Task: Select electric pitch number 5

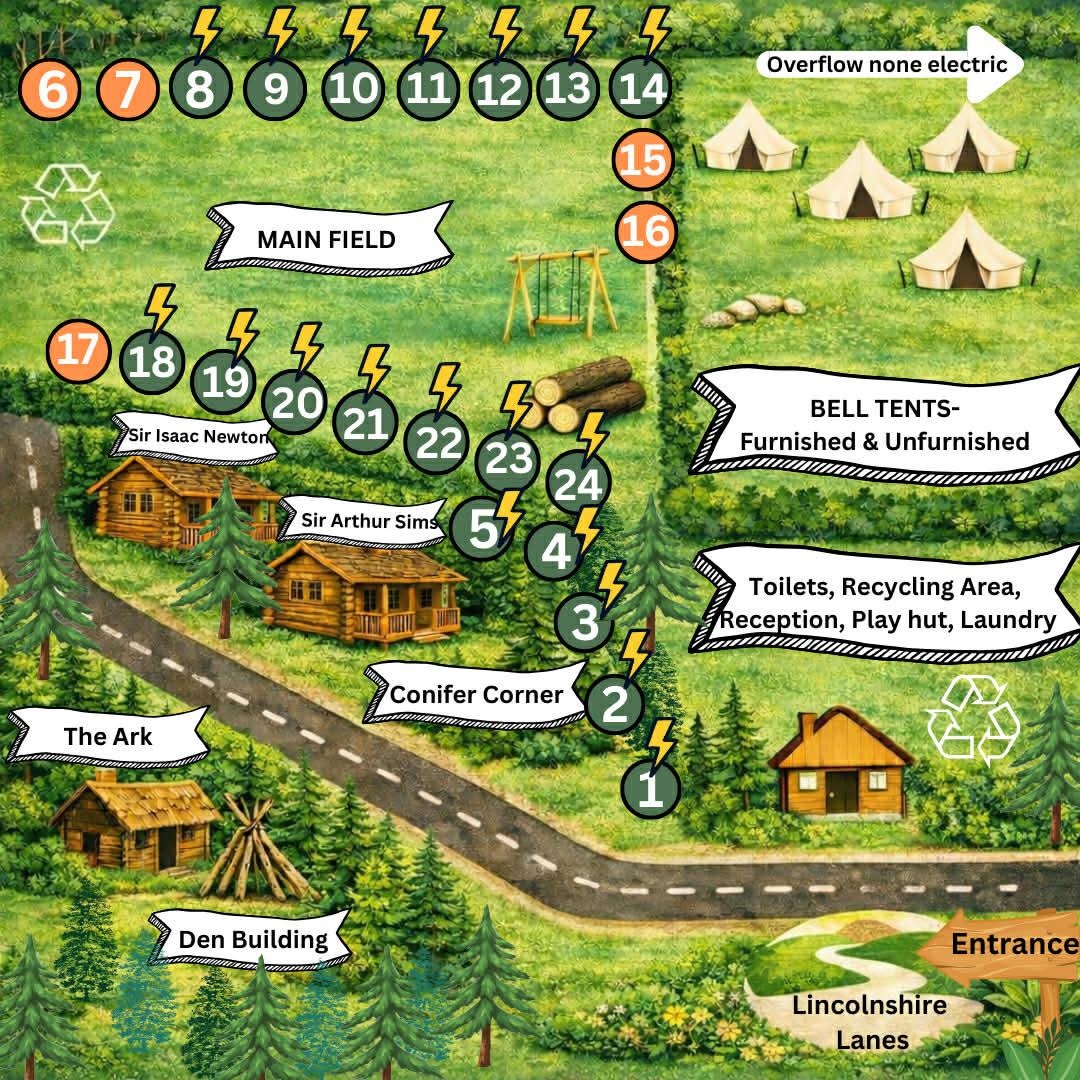Action: 482,529
